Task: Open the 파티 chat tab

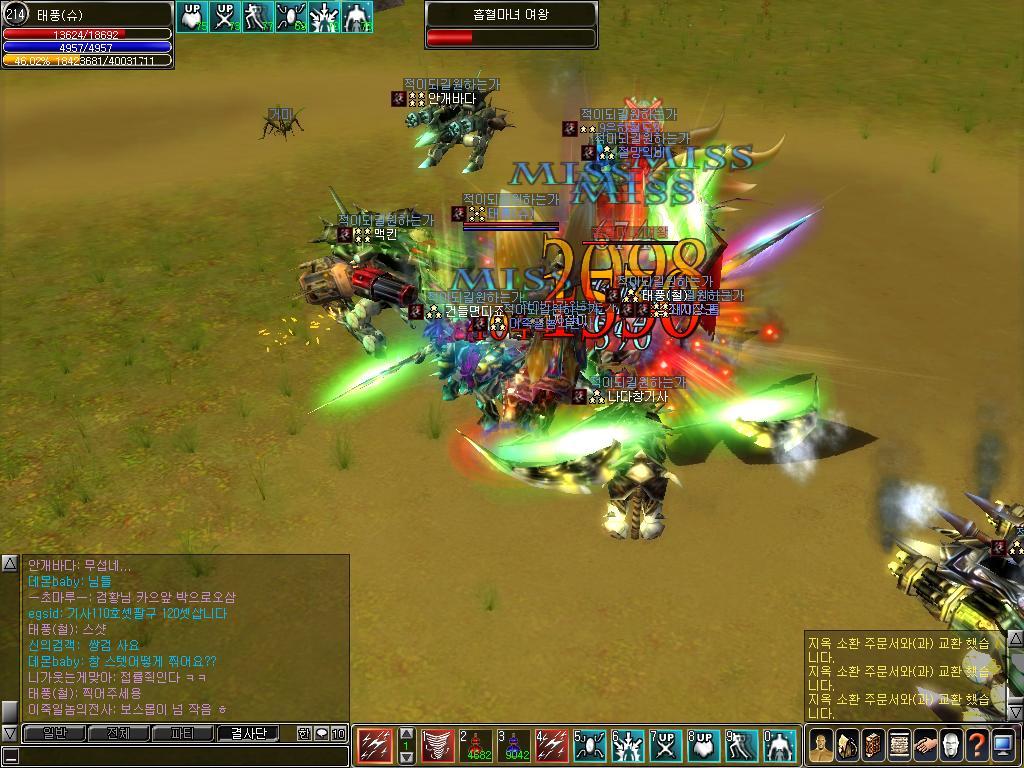Action: pyautogui.click(x=182, y=733)
